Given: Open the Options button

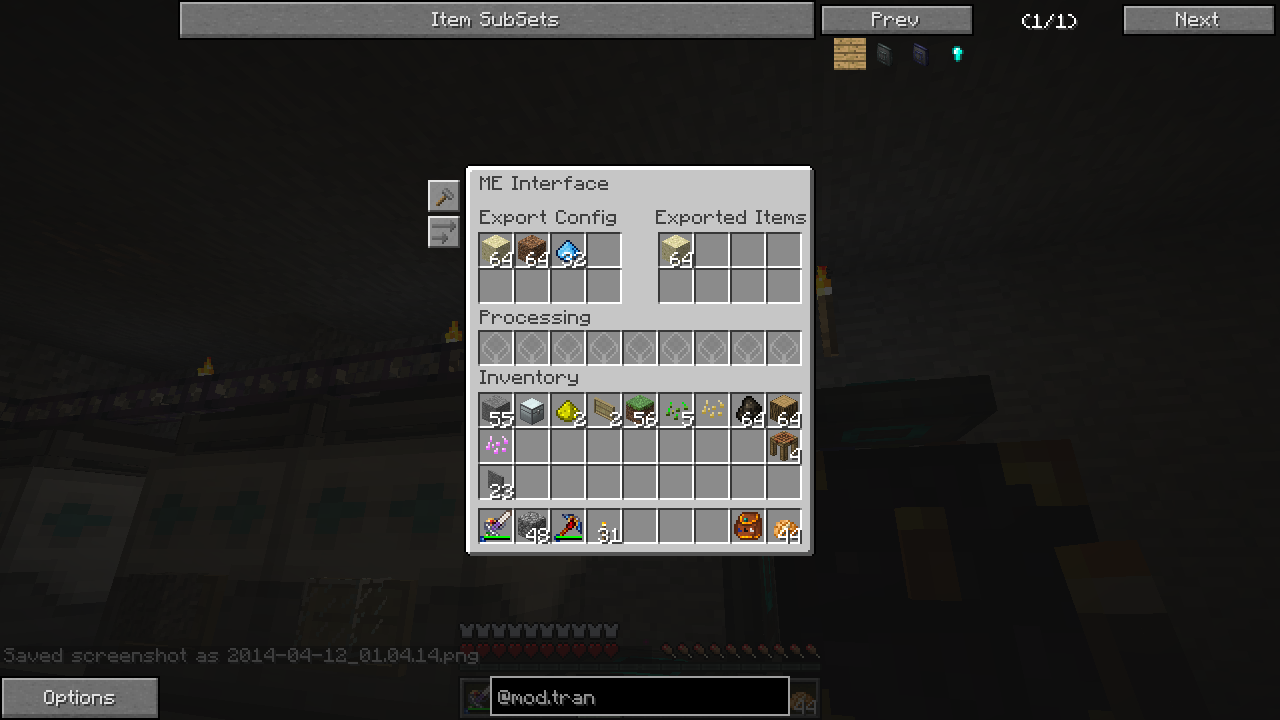Looking at the screenshot, I should click(79, 697).
